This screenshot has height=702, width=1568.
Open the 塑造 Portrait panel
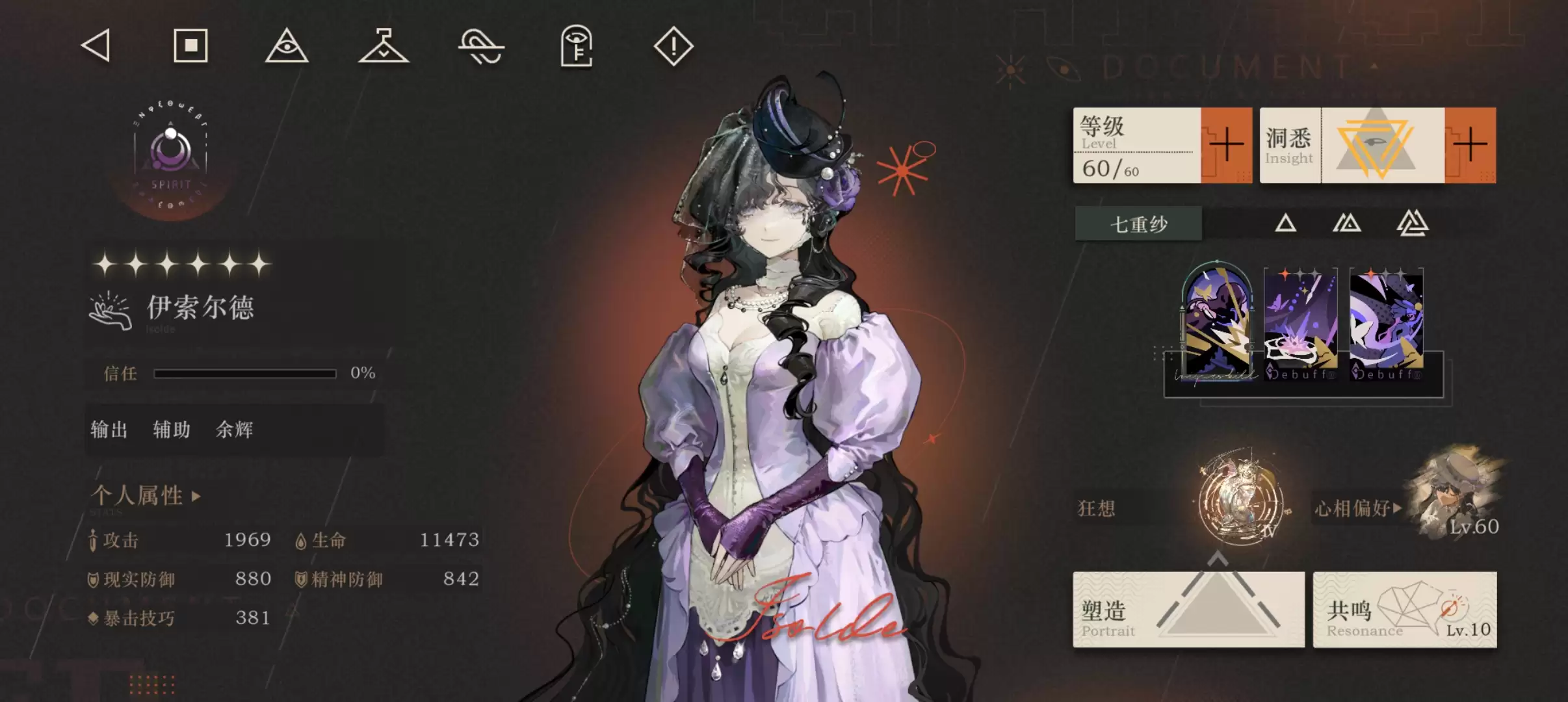tap(1188, 610)
